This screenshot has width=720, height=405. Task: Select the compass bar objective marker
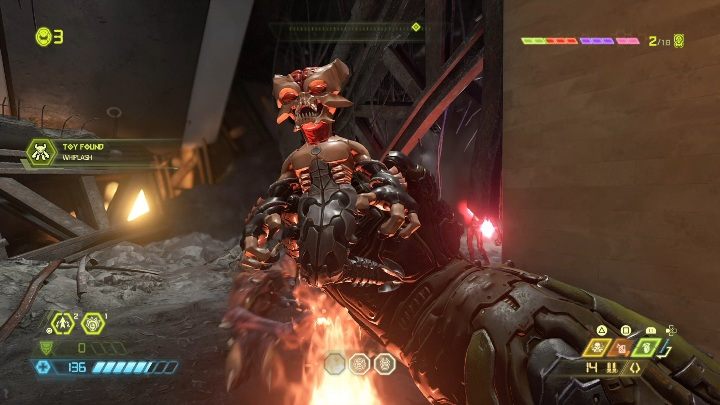click(416, 27)
